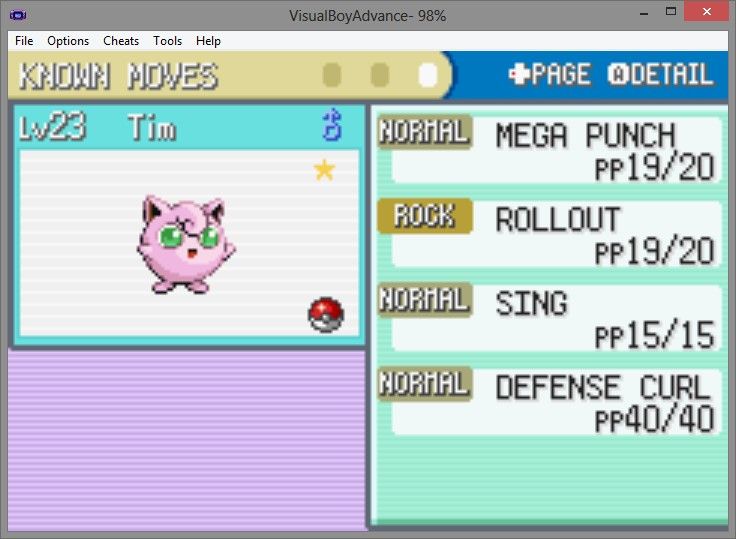Open the Help menu

pyautogui.click(x=208, y=41)
